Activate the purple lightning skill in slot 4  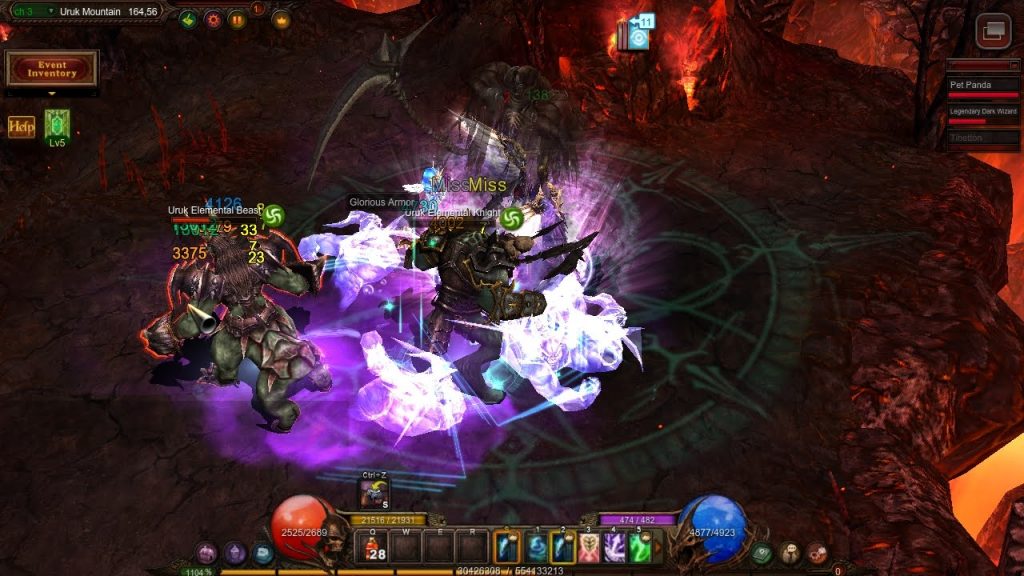[614, 547]
